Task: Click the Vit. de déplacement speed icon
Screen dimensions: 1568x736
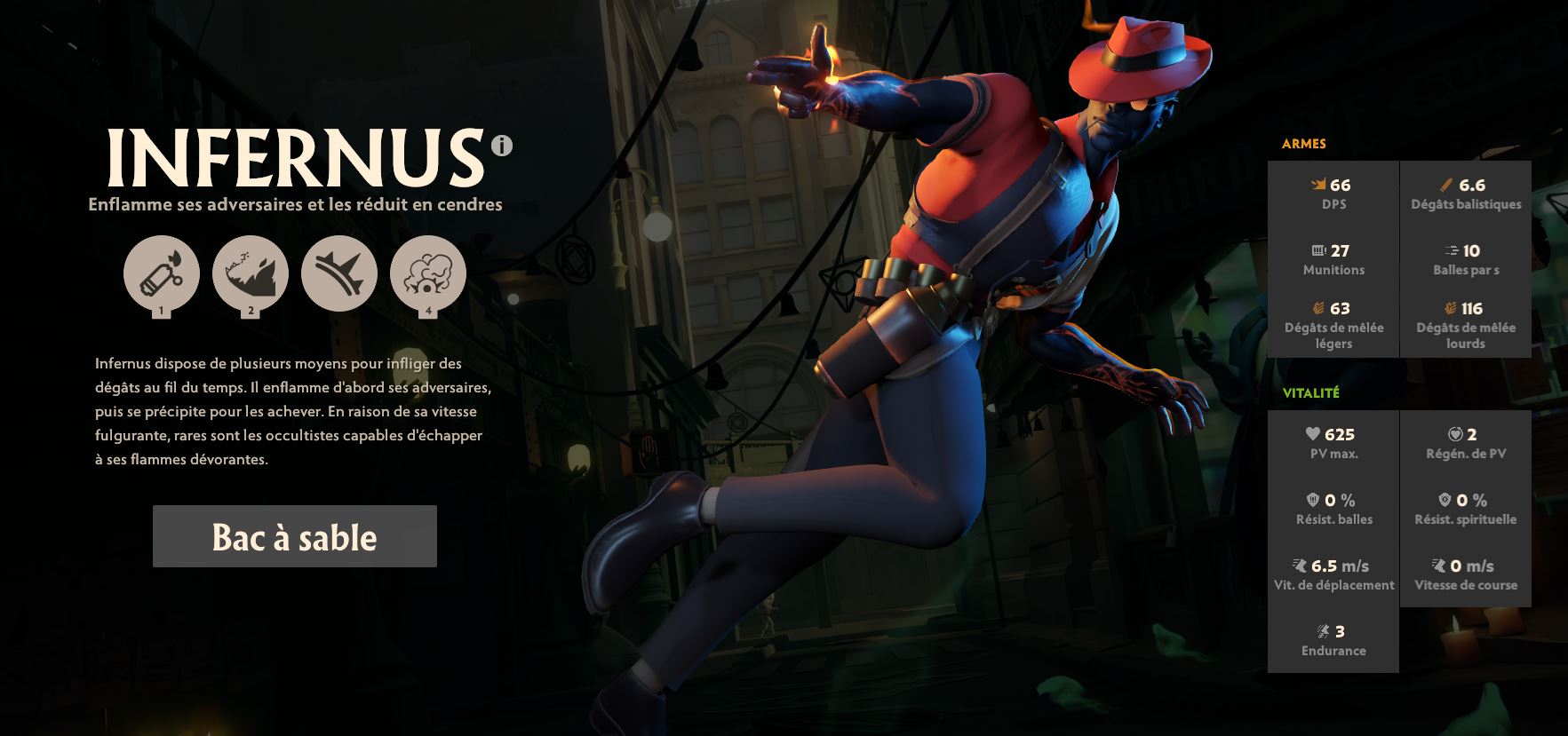Action: pyautogui.click(x=1299, y=564)
